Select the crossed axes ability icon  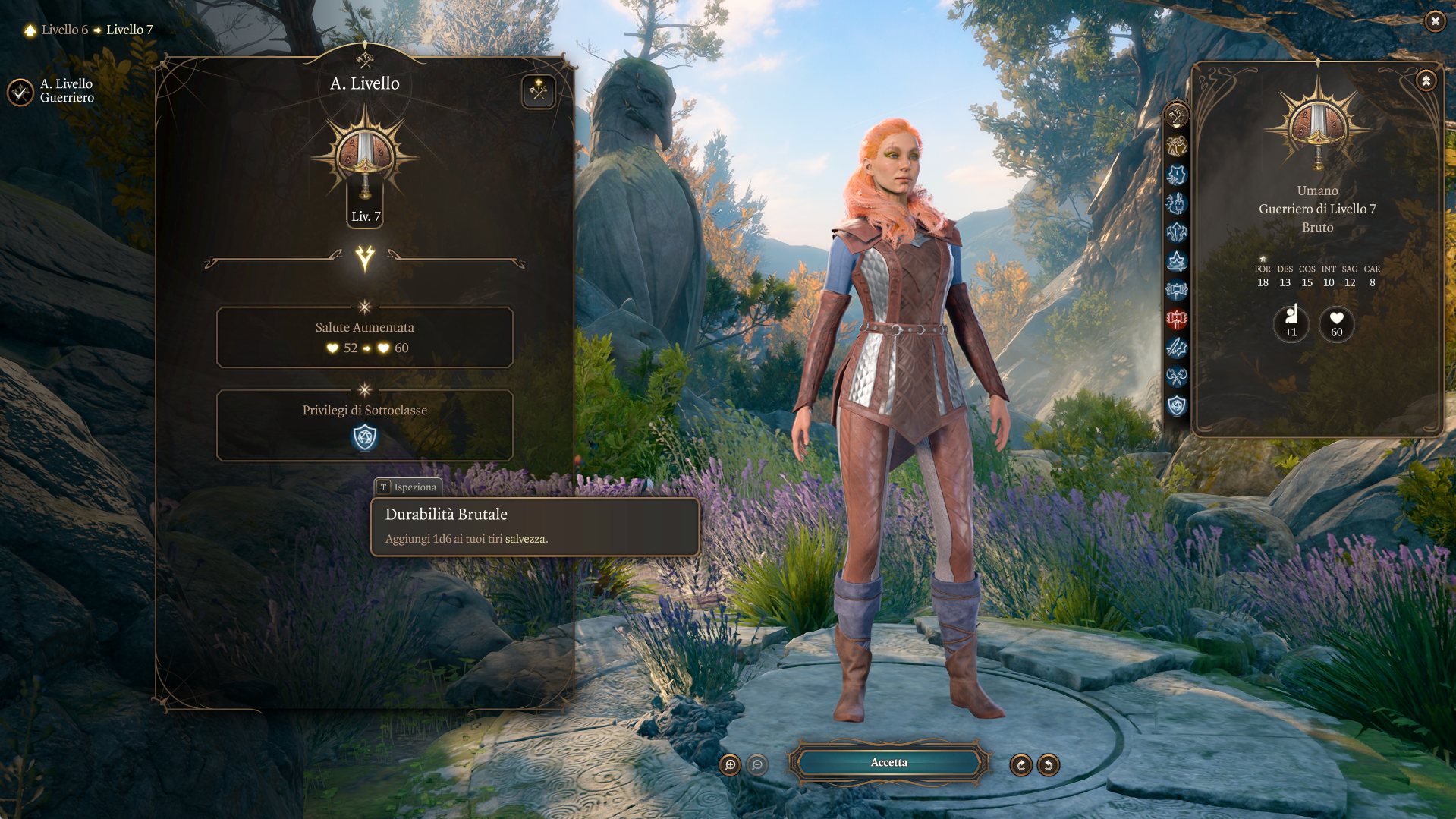tap(1176, 376)
